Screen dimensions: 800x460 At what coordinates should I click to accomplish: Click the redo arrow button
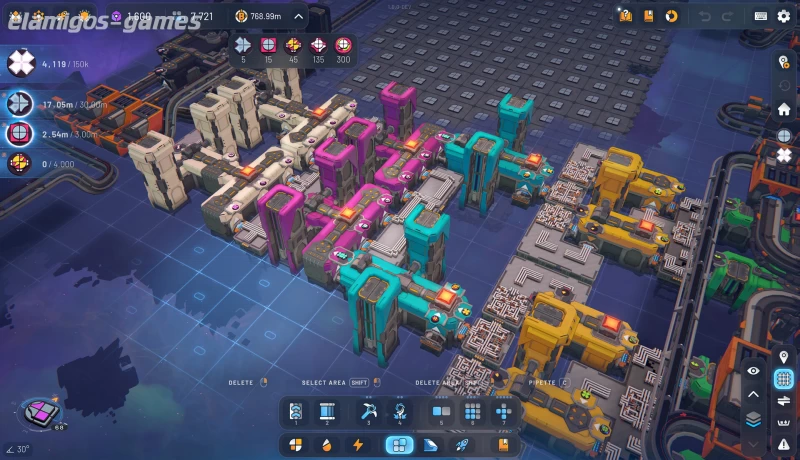(x=730, y=16)
